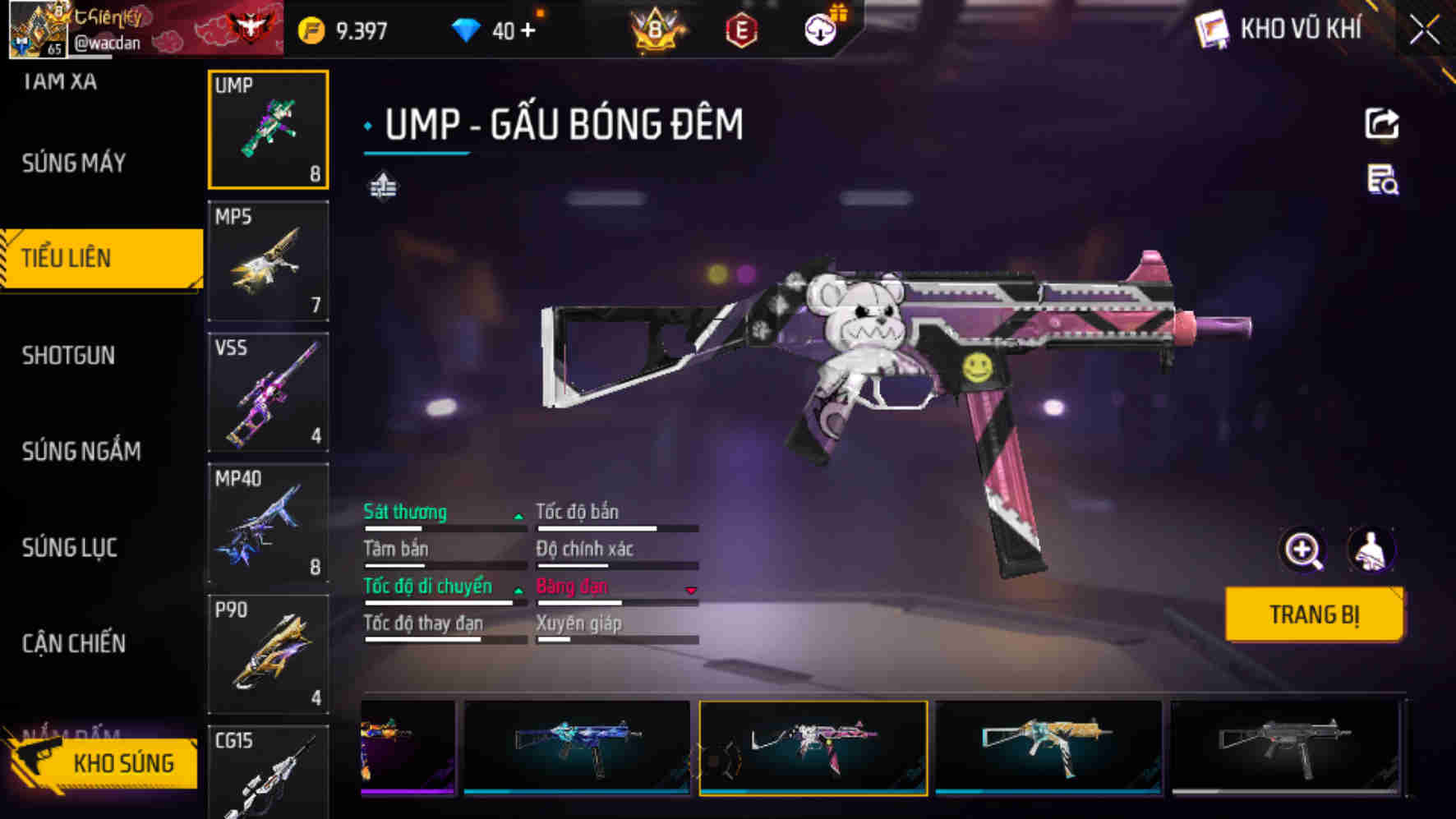Choose the VSS weapon tile
Viewport: 1456px width, 819px height.
pyautogui.click(x=268, y=393)
